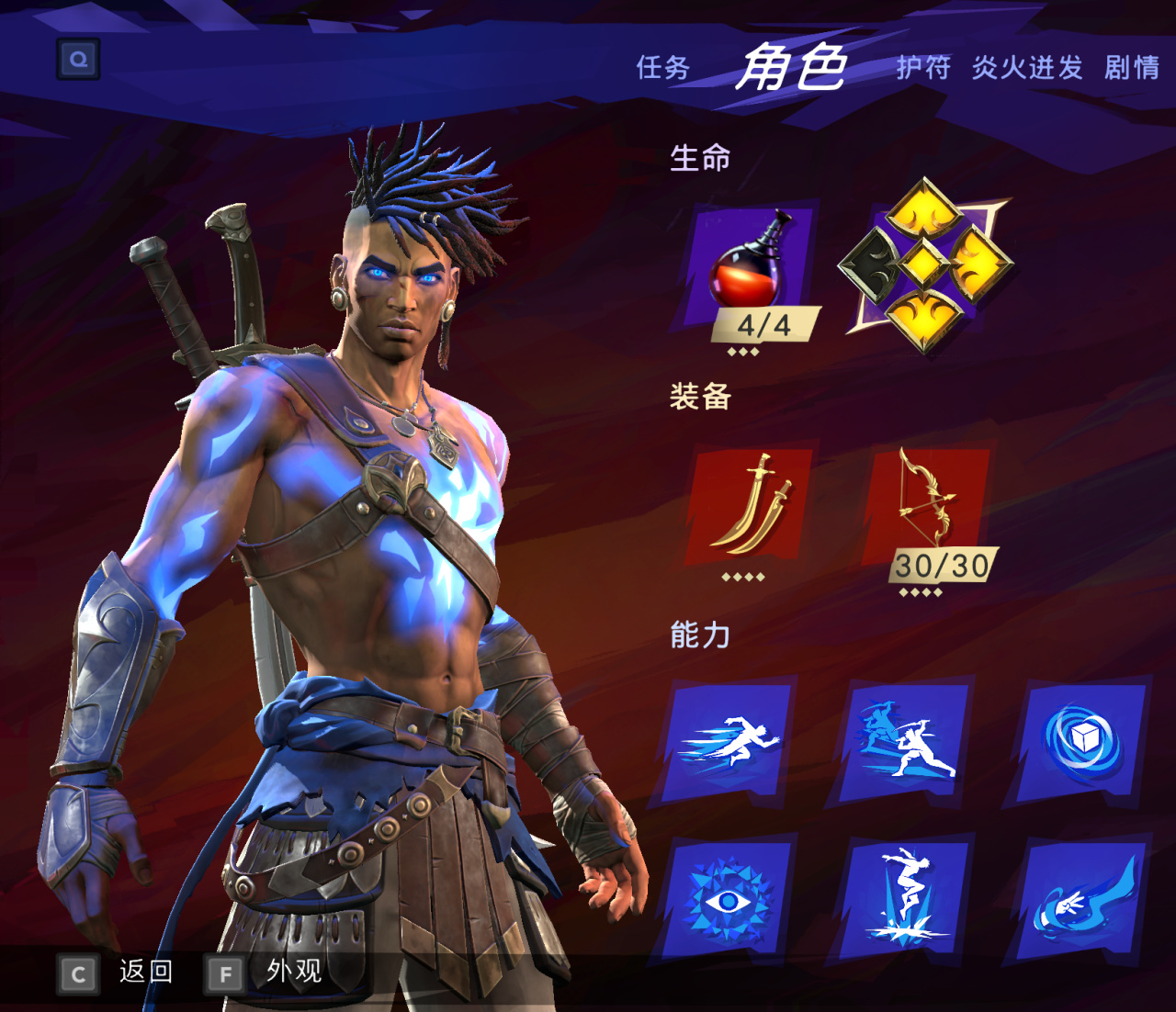Activate the Q search shortcut icon

78,58
